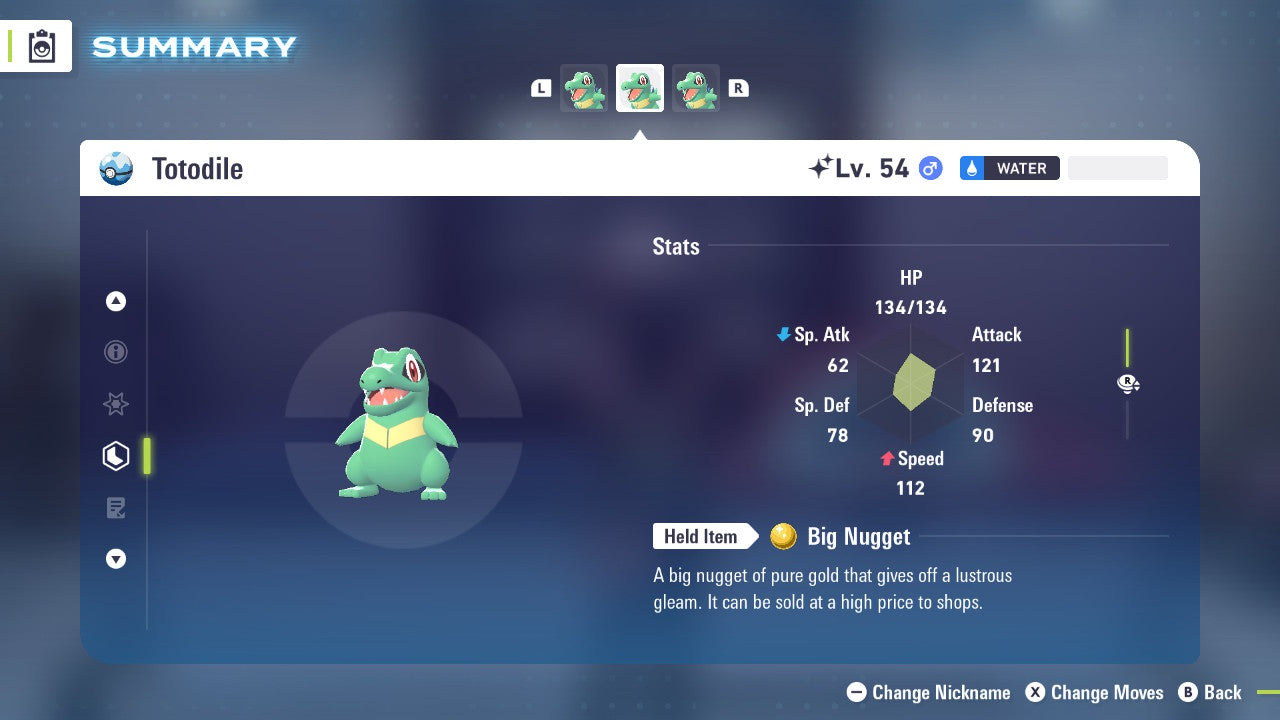1280x720 pixels.
Task: Click the sidebar up arrow expander
Action: point(116,301)
